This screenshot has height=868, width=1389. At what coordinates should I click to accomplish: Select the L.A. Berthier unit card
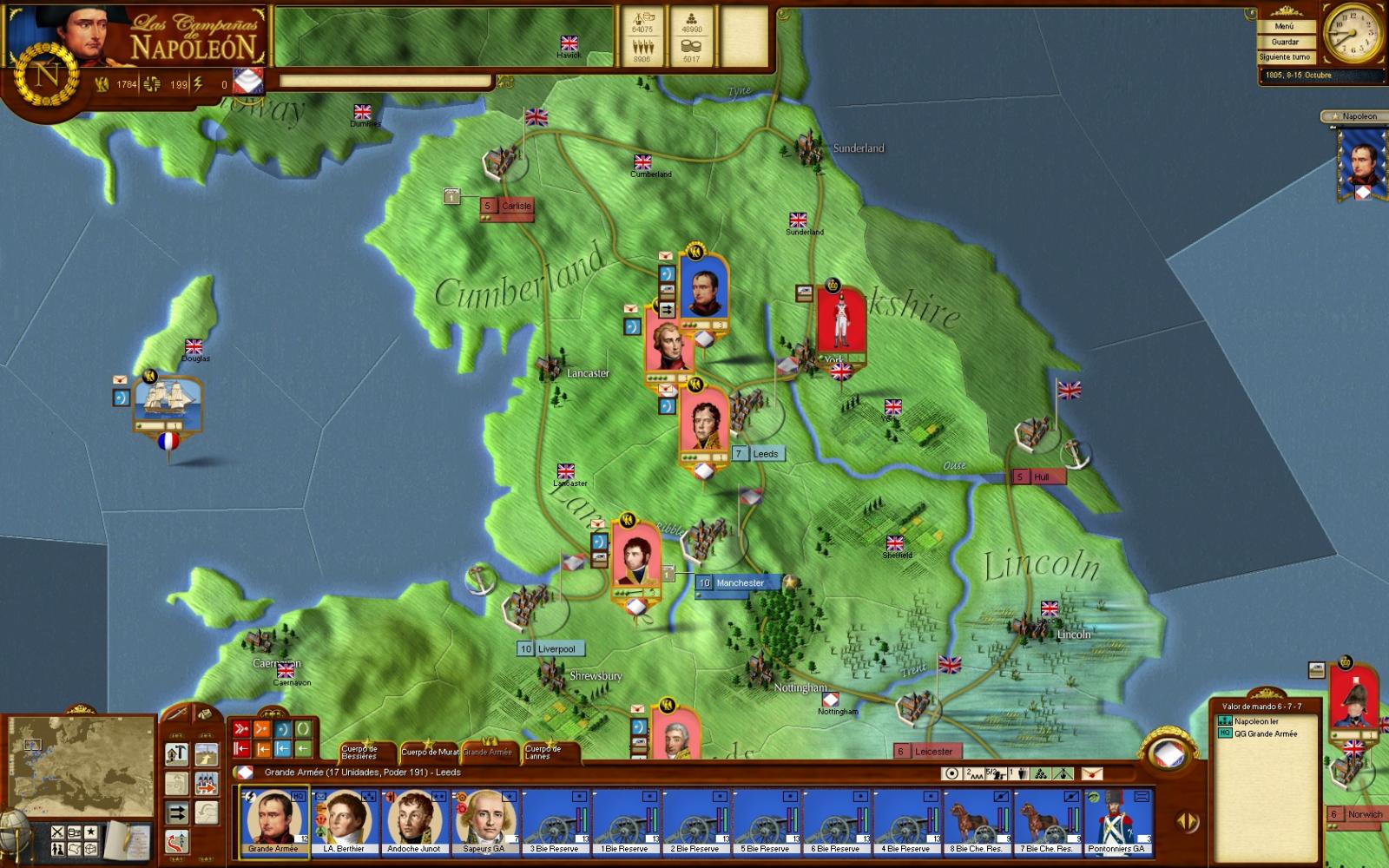tap(344, 822)
